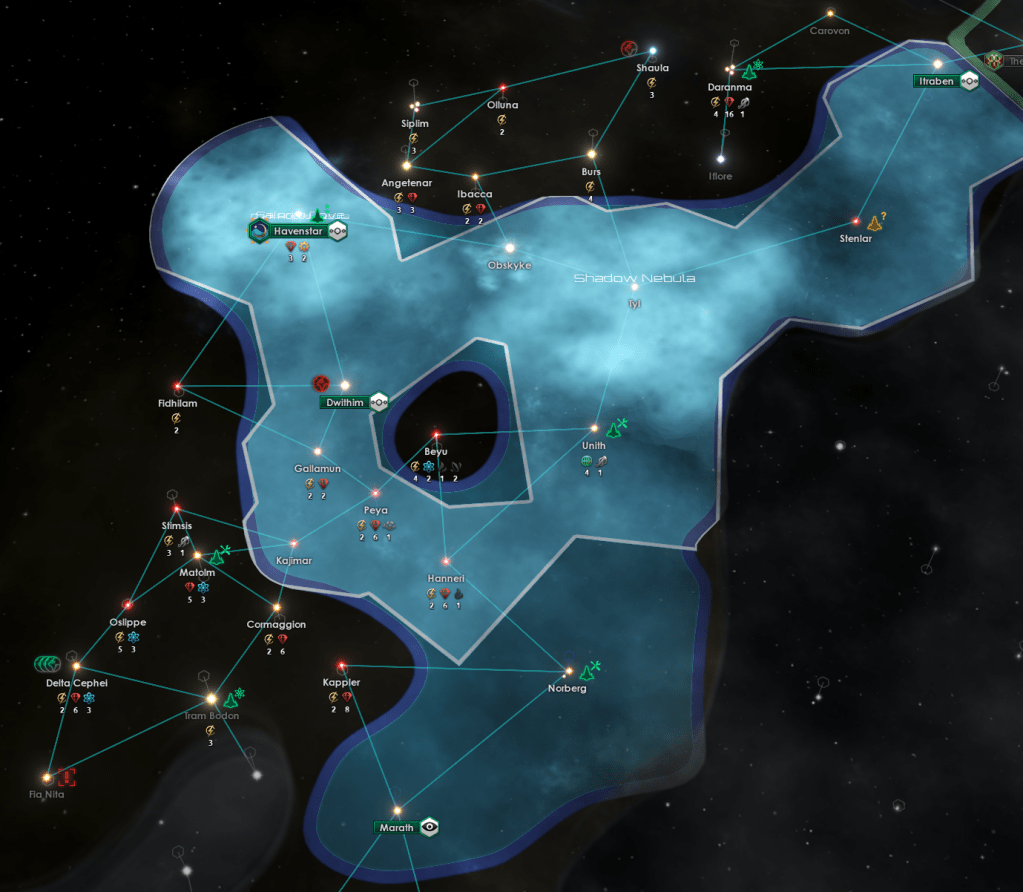
Task: Select the green ship icon beside Norberg
Action: 592,669
